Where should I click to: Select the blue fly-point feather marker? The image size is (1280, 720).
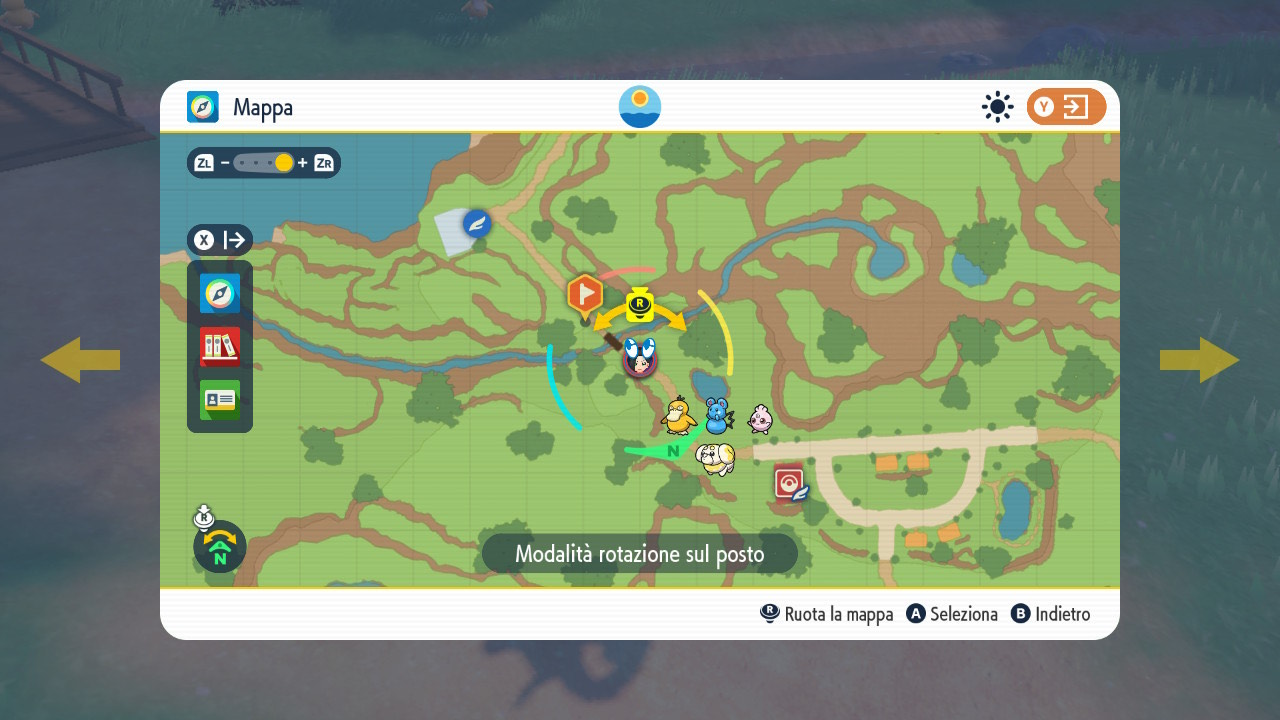coord(477,223)
